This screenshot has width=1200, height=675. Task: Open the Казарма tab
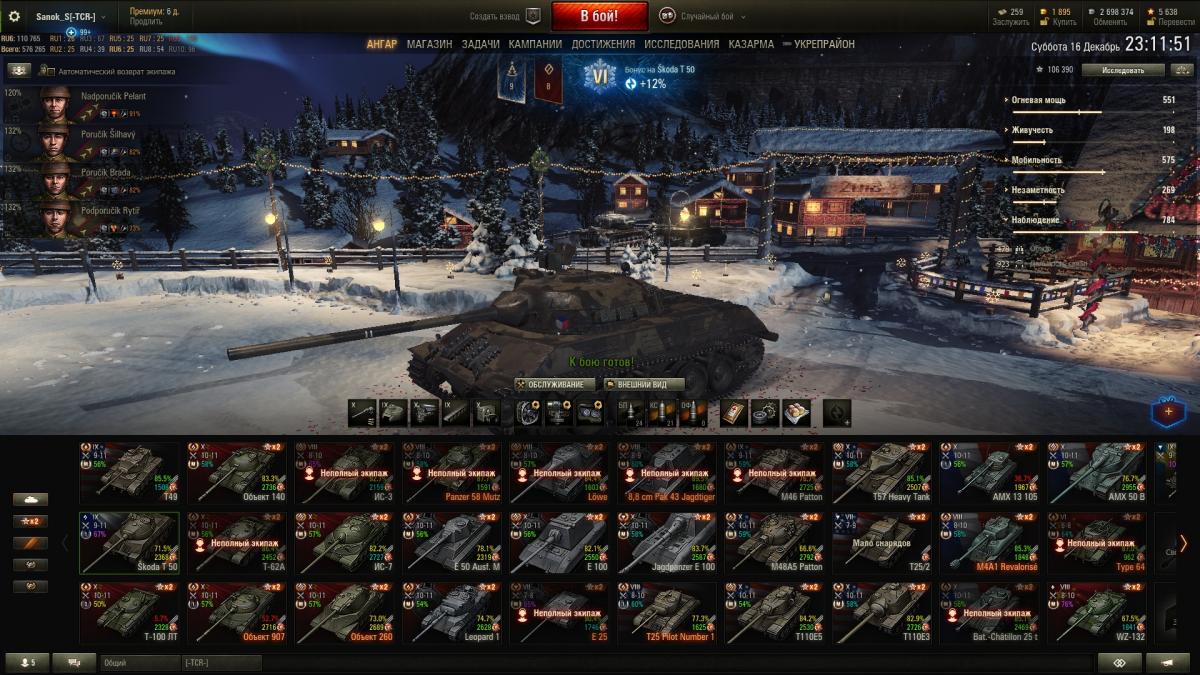pos(751,44)
